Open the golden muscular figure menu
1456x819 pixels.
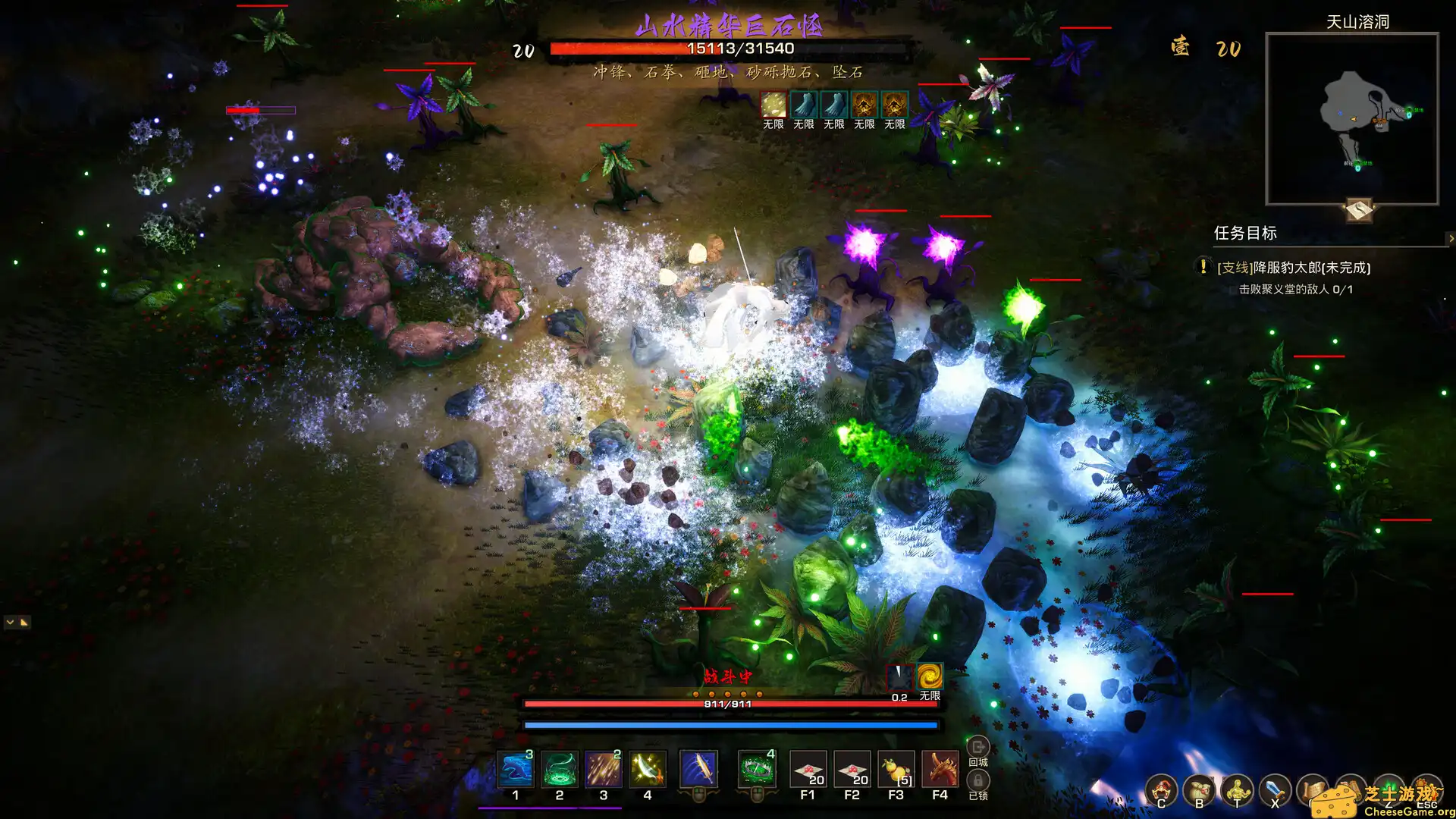coord(1237,790)
